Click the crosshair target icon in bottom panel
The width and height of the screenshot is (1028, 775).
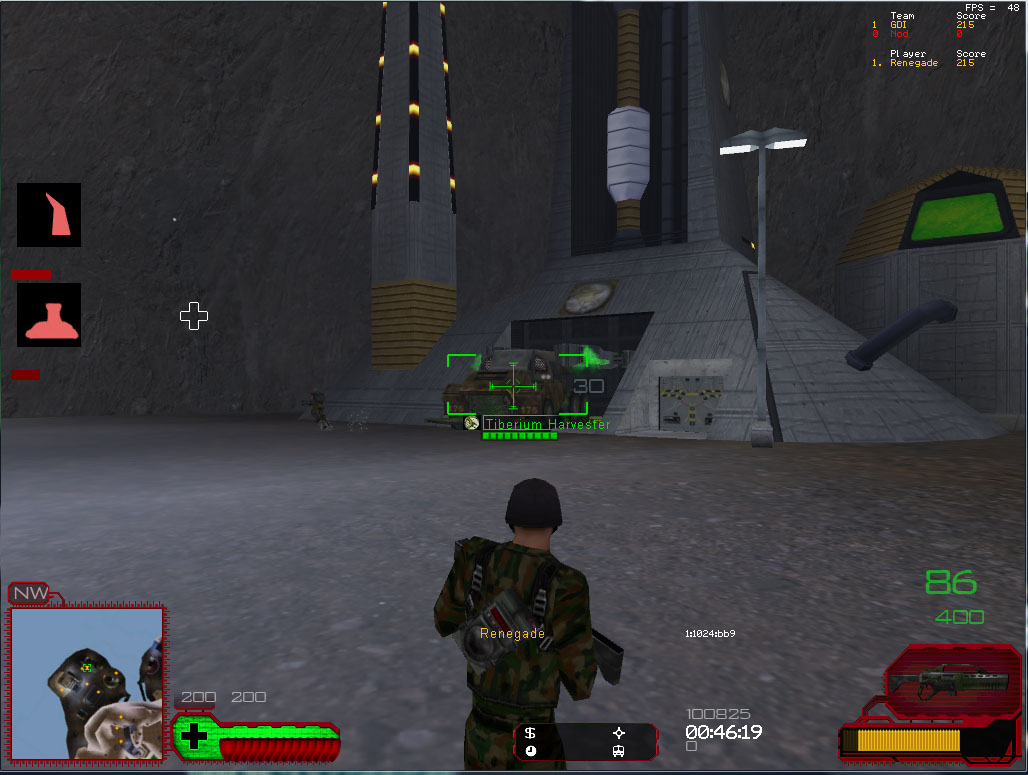(618, 733)
